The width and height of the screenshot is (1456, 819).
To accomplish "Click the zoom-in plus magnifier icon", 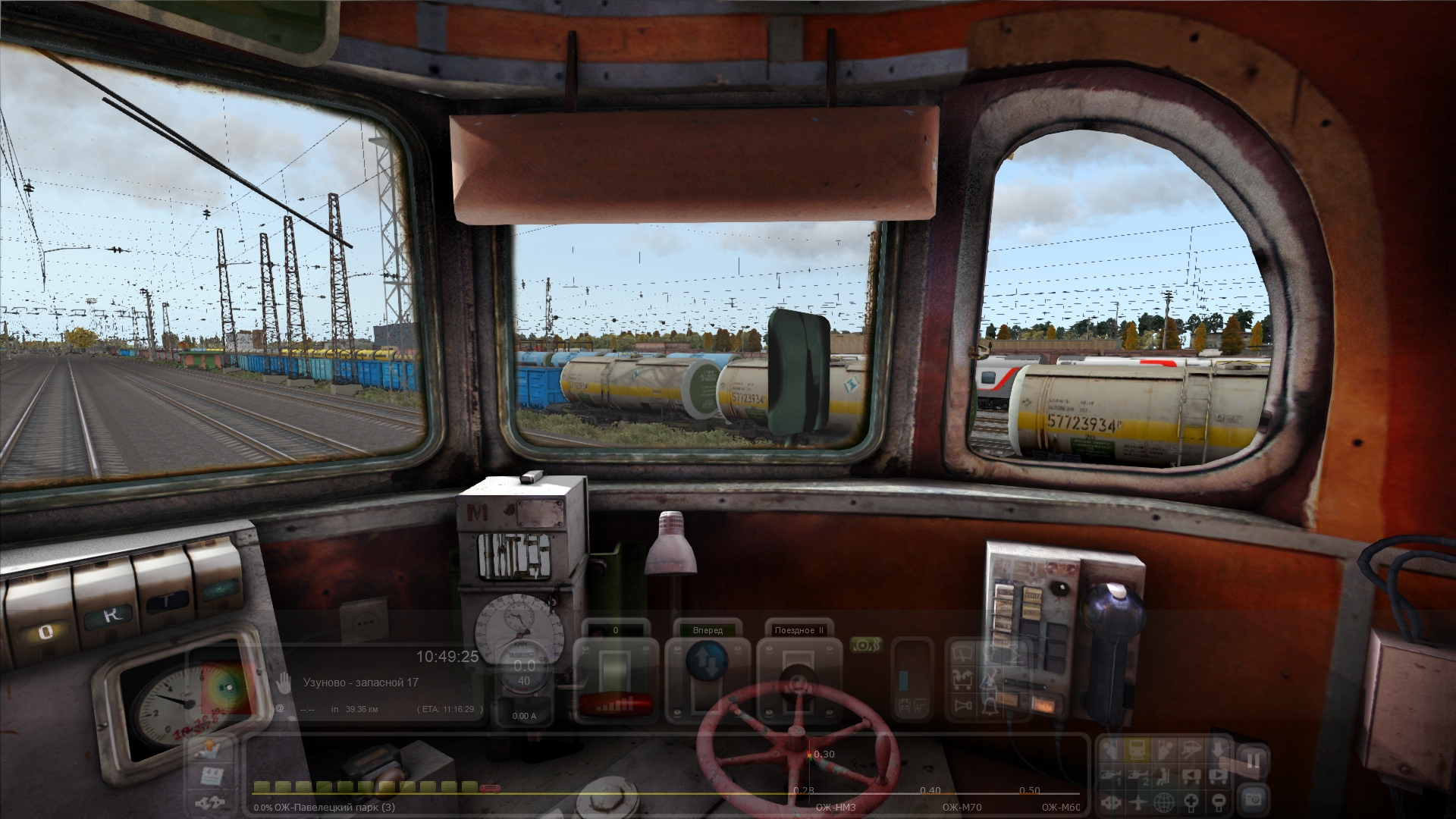I will pyautogui.click(x=1191, y=802).
